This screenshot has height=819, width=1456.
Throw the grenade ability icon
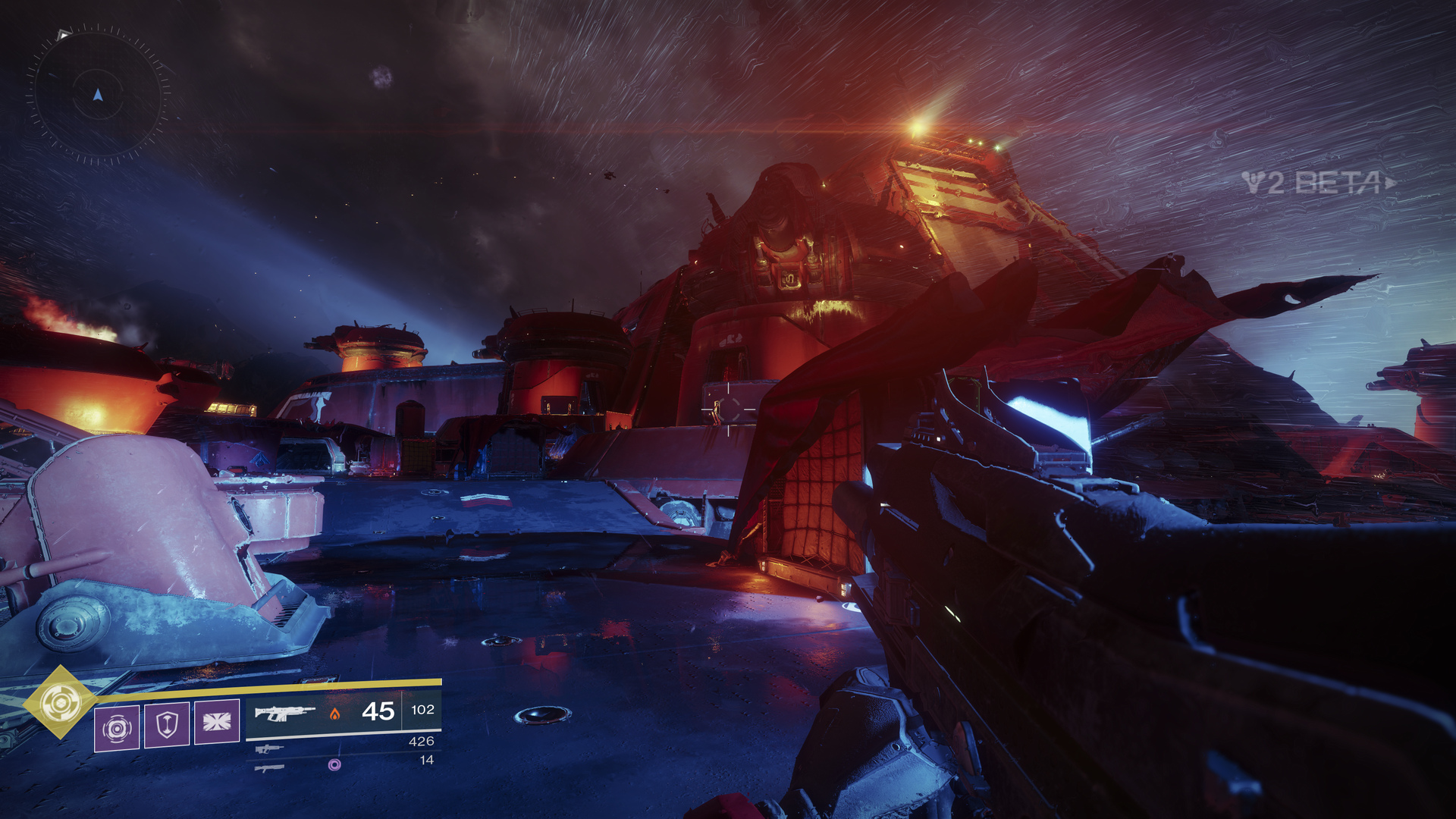[x=117, y=728]
